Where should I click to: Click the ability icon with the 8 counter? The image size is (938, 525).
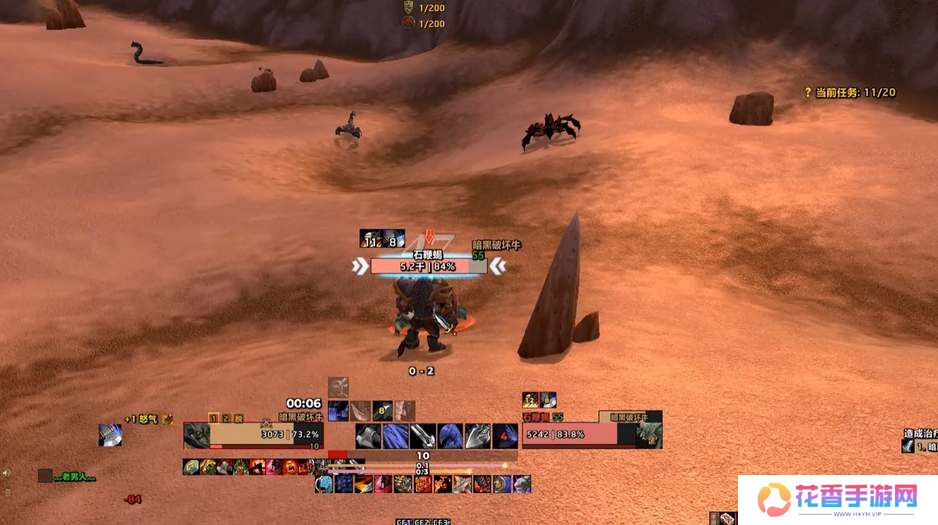click(x=381, y=410)
